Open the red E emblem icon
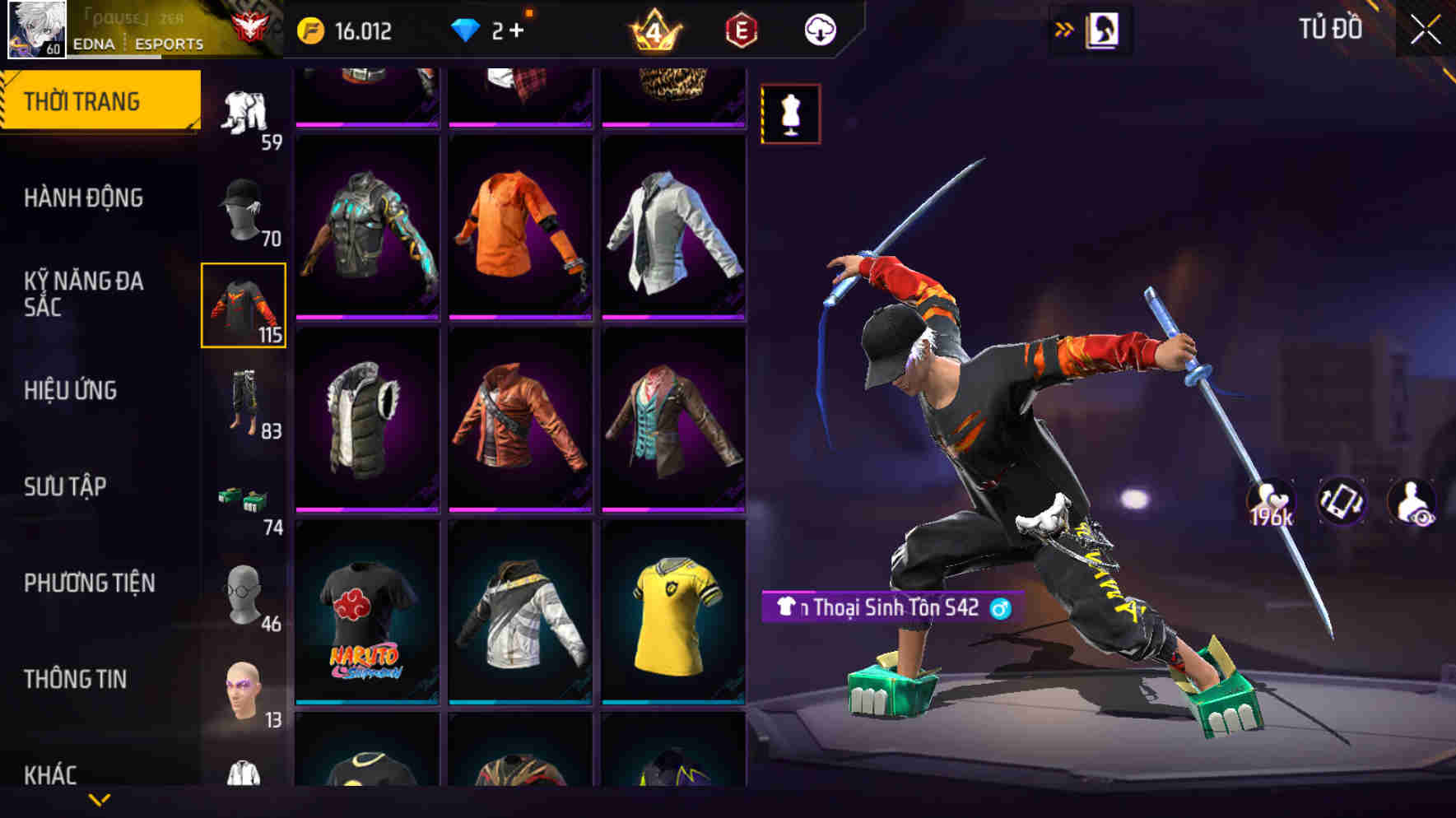Image resolution: width=1456 pixels, height=818 pixels. 742,30
